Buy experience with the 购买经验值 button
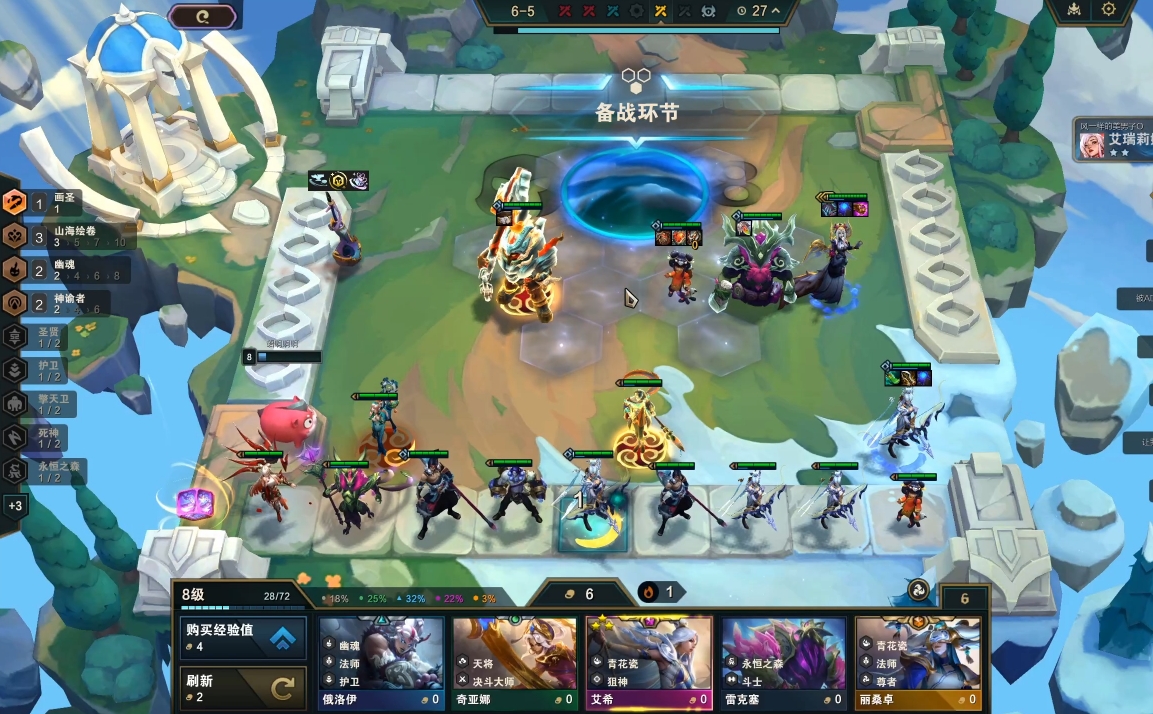 pyautogui.click(x=243, y=638)
